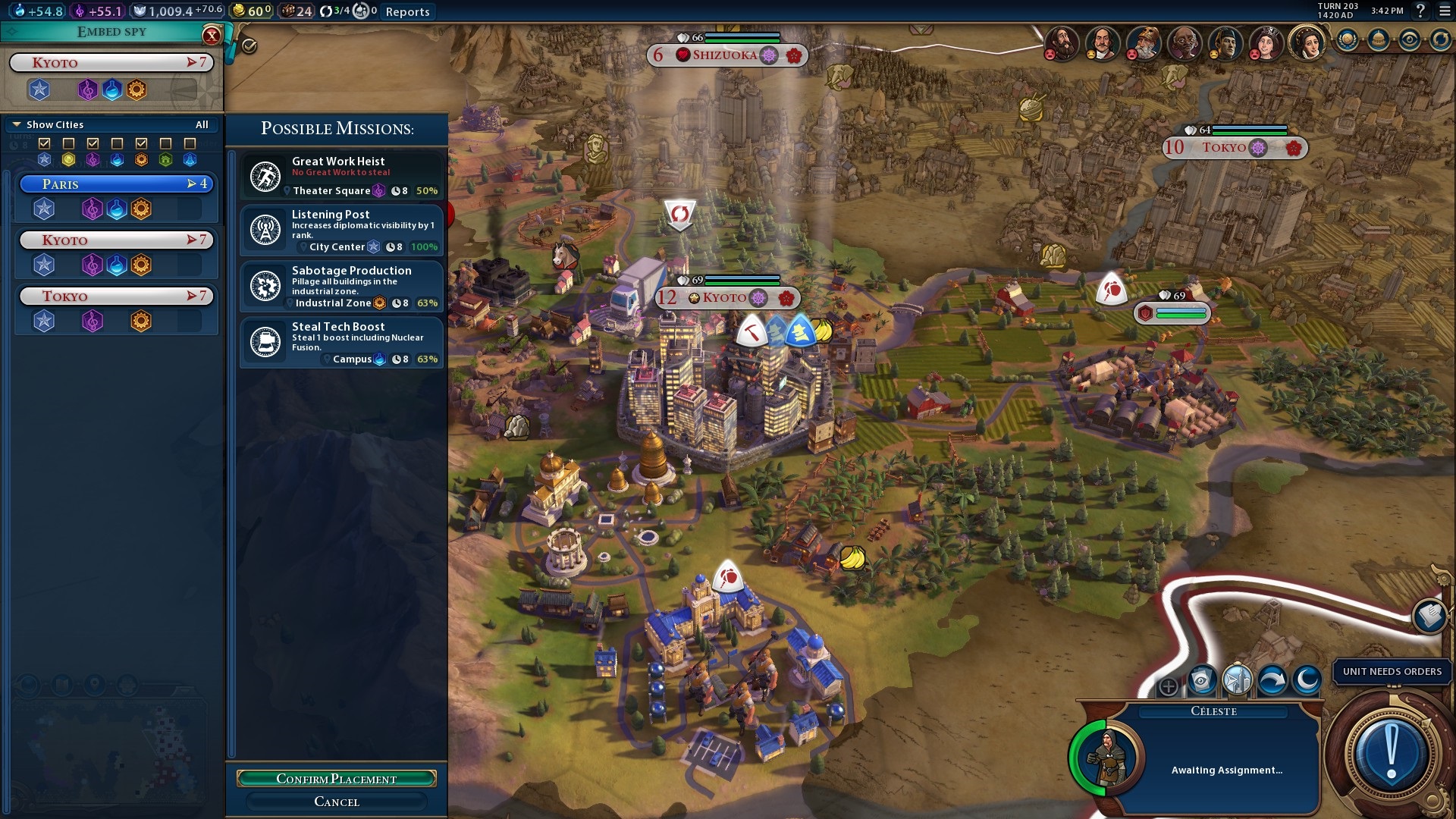Cancel the spy mission selection
The image size is (1456, 819).
(336, 802)
